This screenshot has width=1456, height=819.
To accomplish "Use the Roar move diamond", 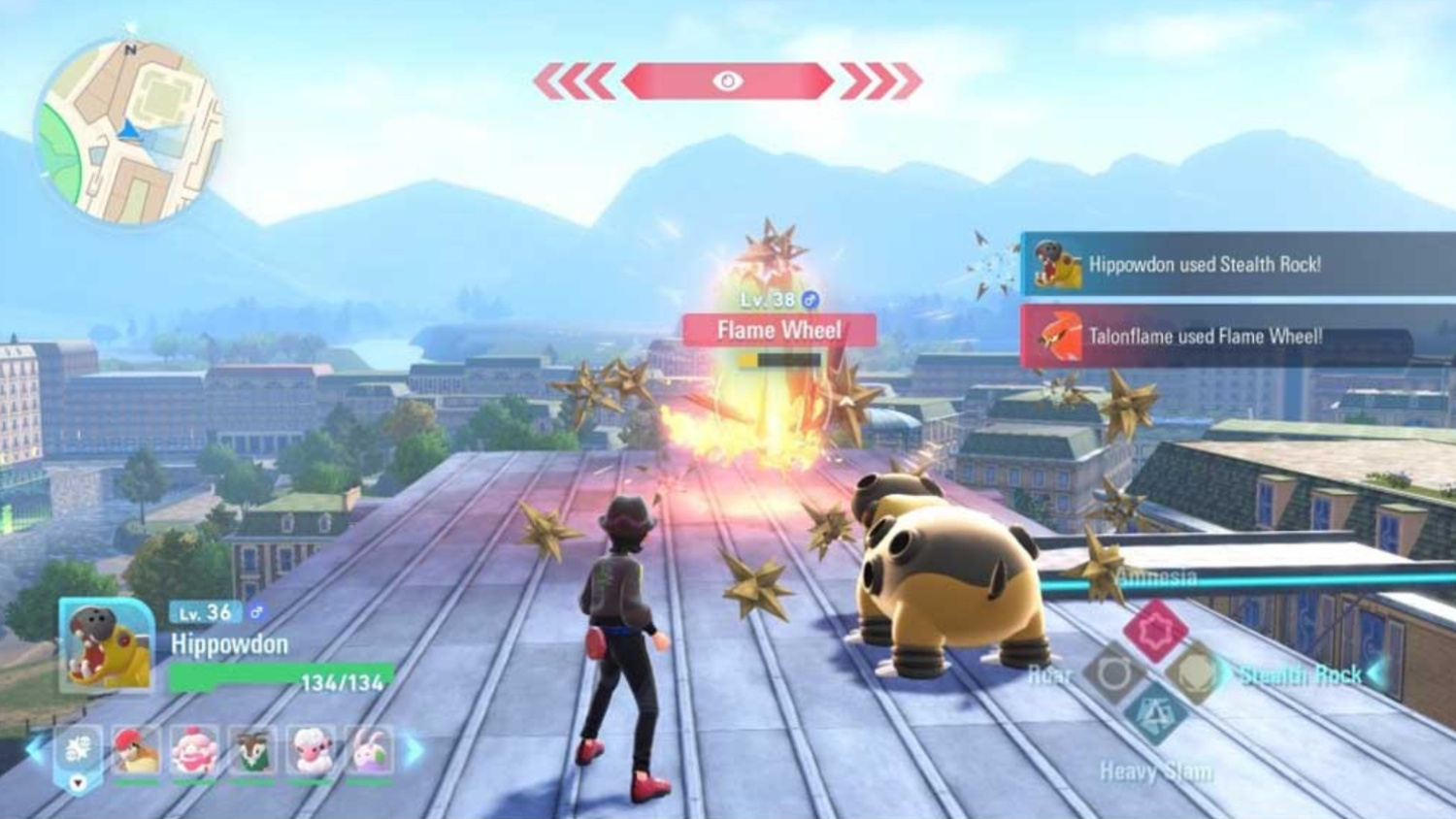I will pos(1113,672).
